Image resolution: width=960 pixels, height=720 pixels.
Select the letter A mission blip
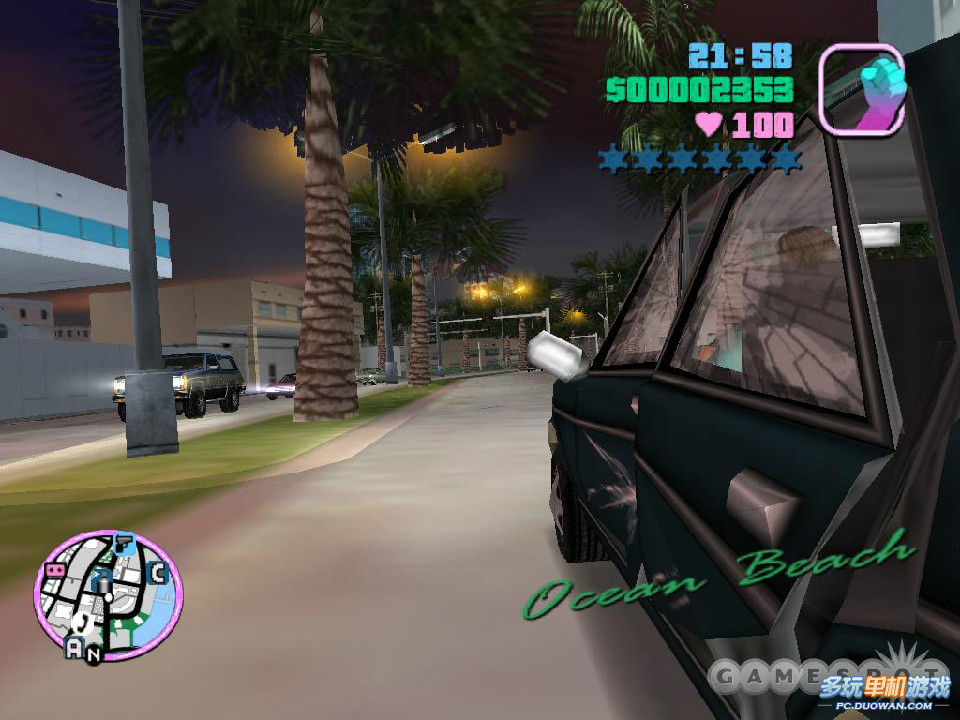click(74, 648)
